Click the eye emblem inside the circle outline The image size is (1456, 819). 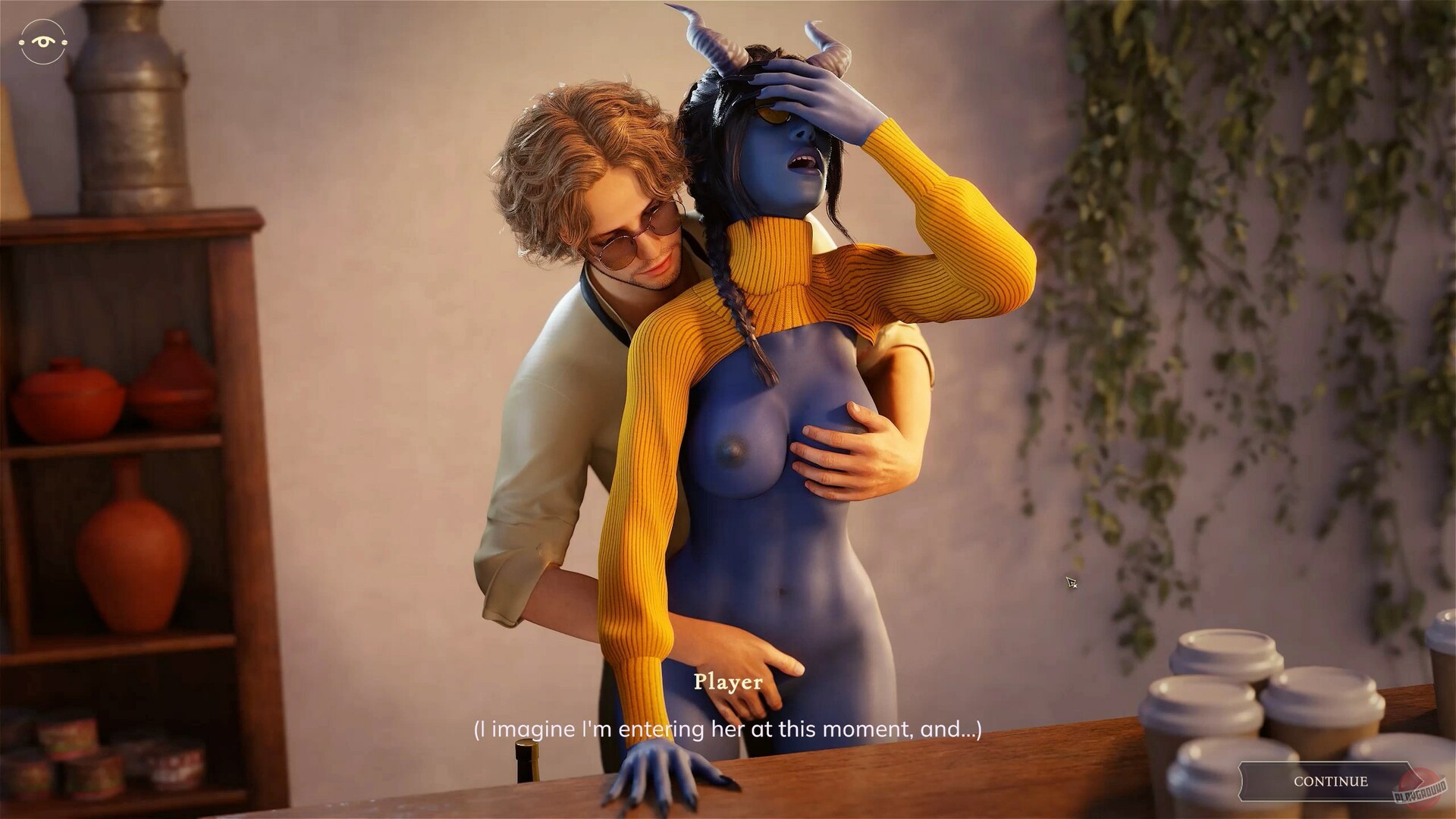coord(42,42)
